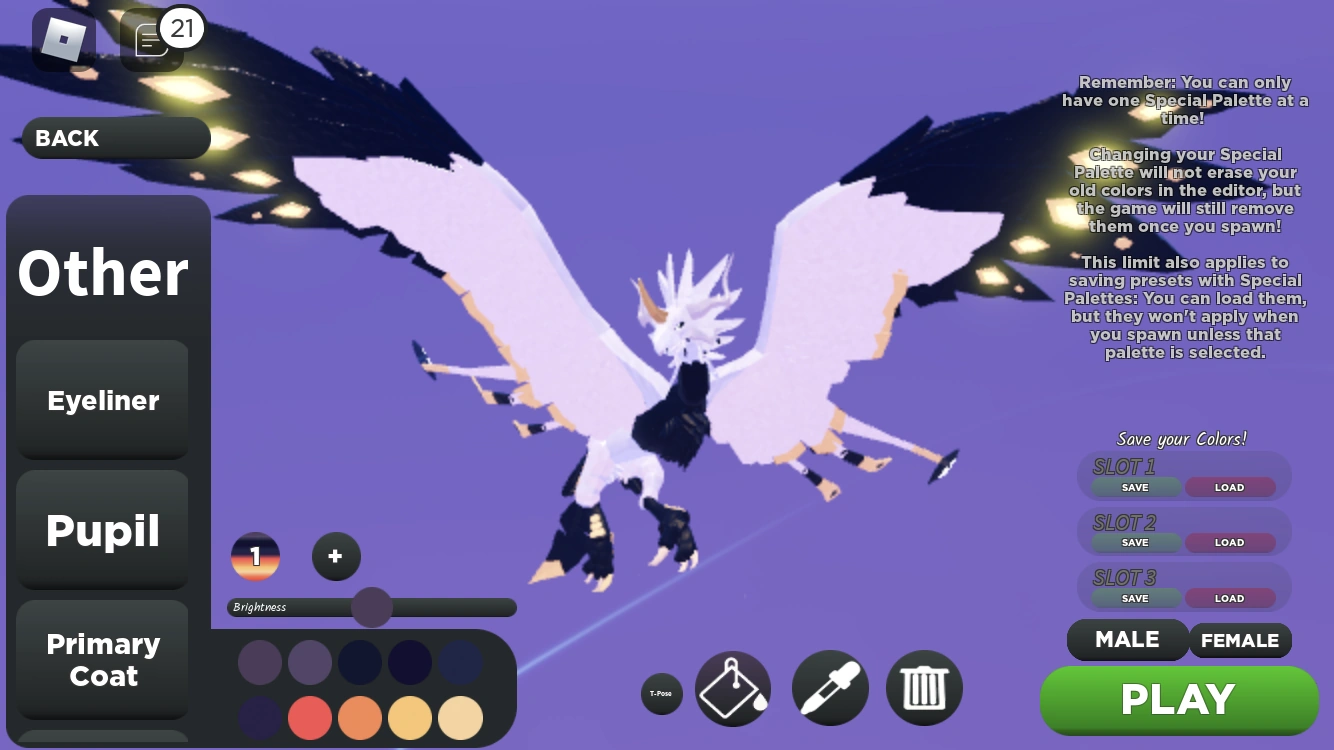The height and width of the screenshot is (750, 1334).
Task: Activate the T-Pose preview button
Action: pyautogui.click(x=661, y=693)
